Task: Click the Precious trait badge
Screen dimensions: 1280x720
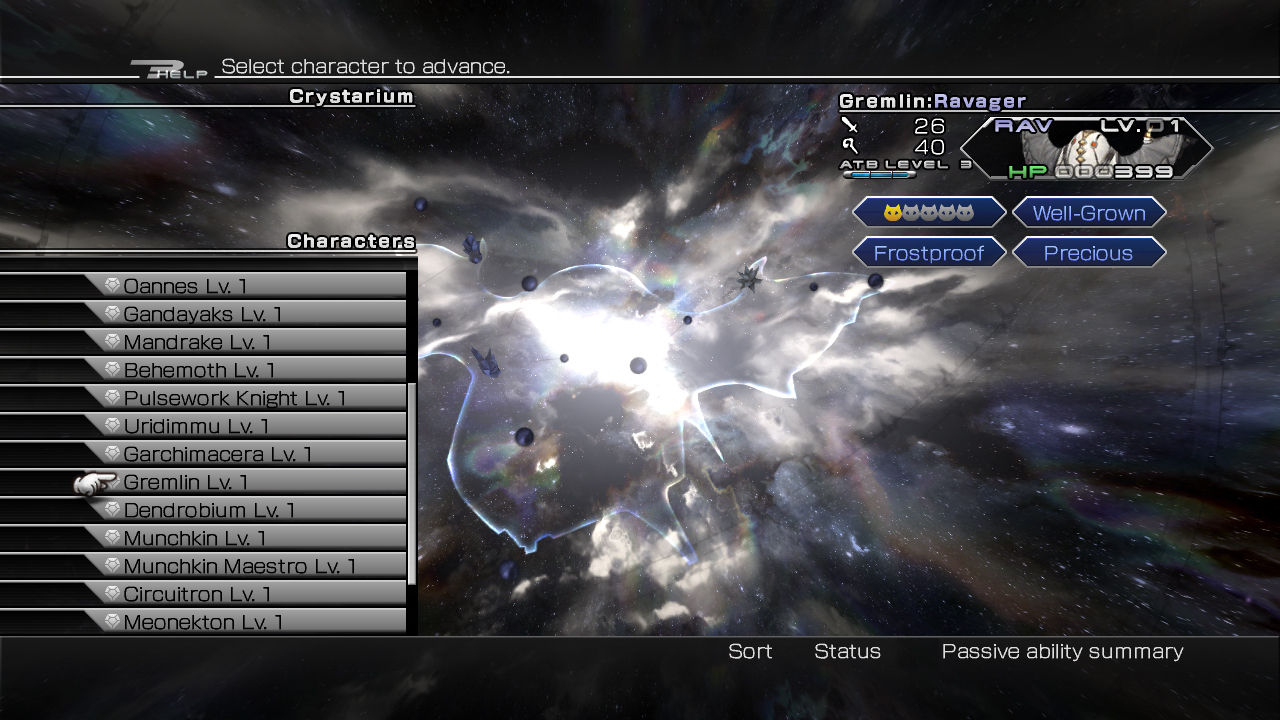Action: [1089, 253]
